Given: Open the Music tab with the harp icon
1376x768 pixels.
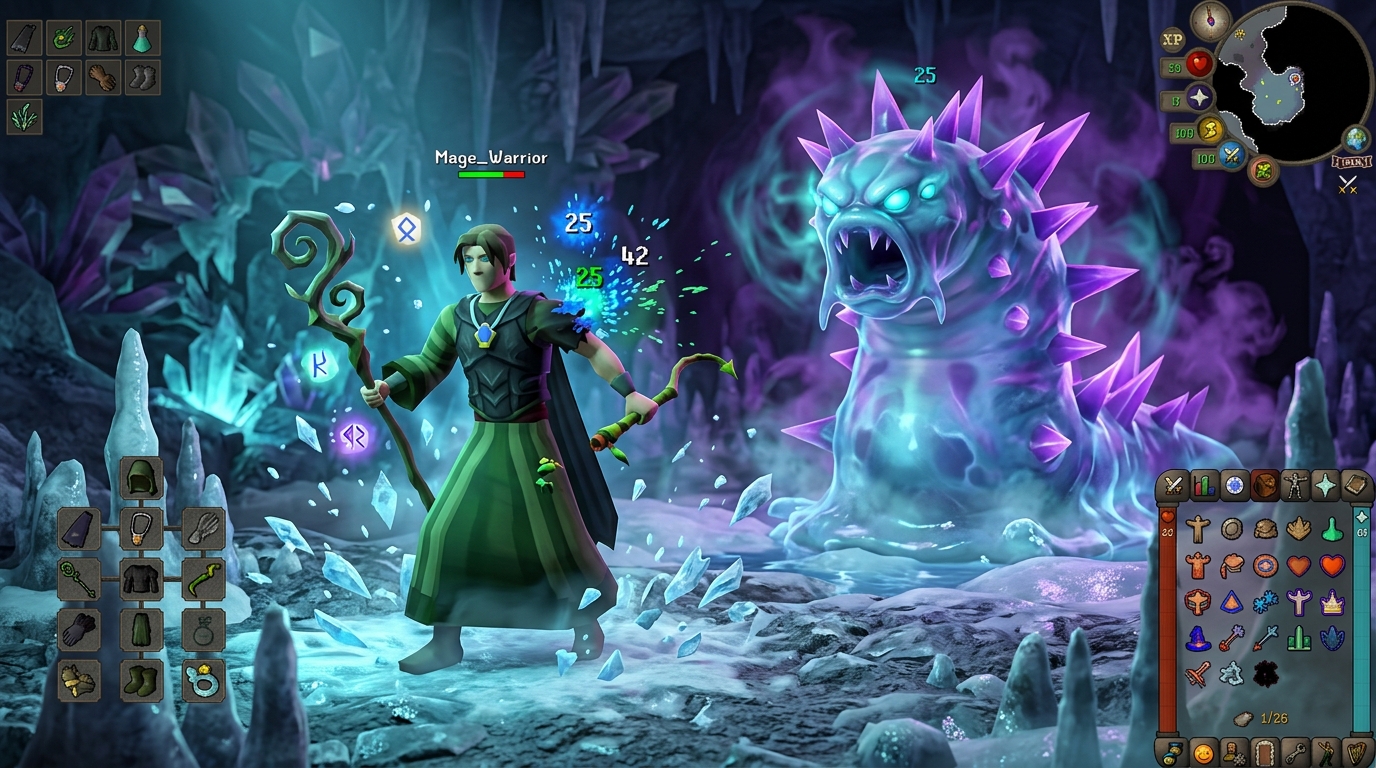Looking at the screenshot, I should [x=1356, y=752].
